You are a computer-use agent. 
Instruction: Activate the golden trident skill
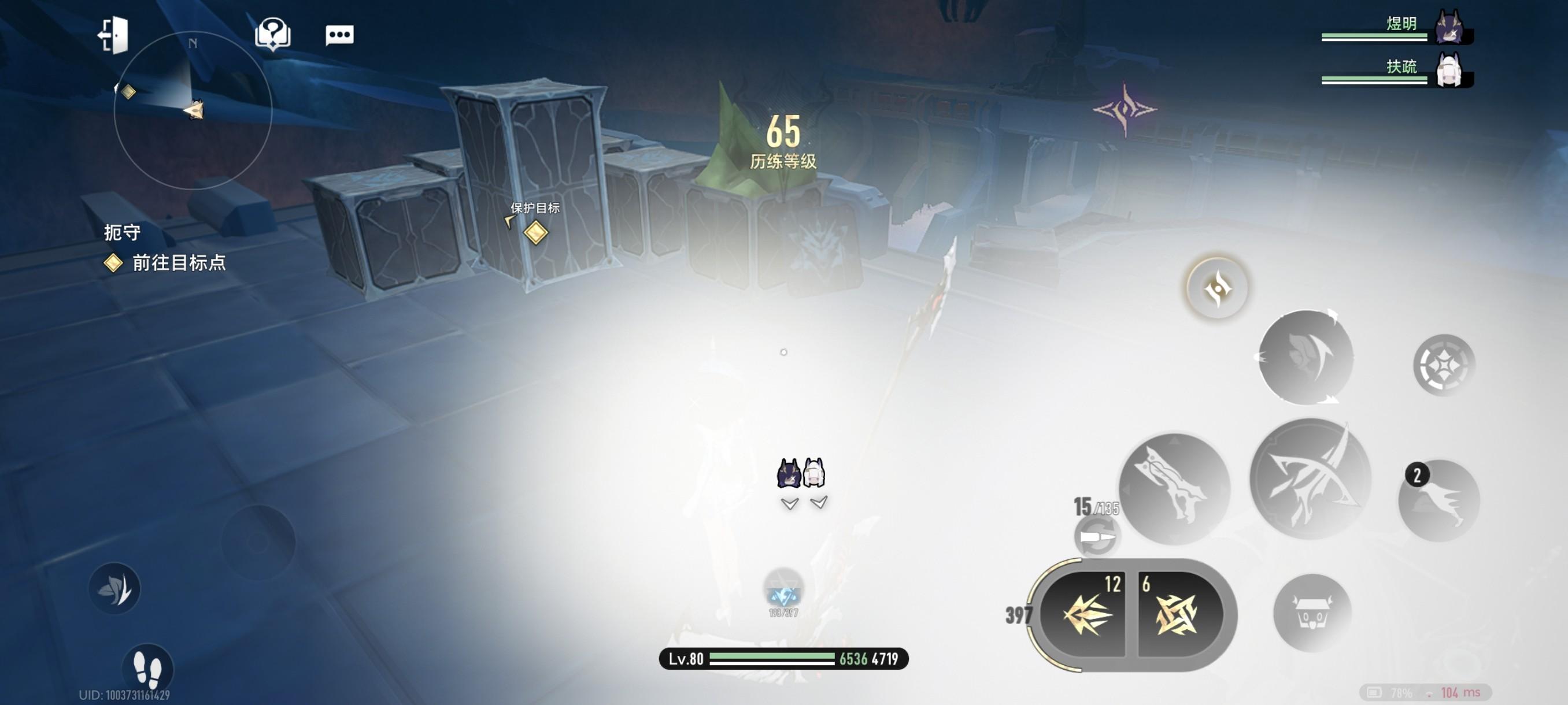click(x=1085, y=614)
